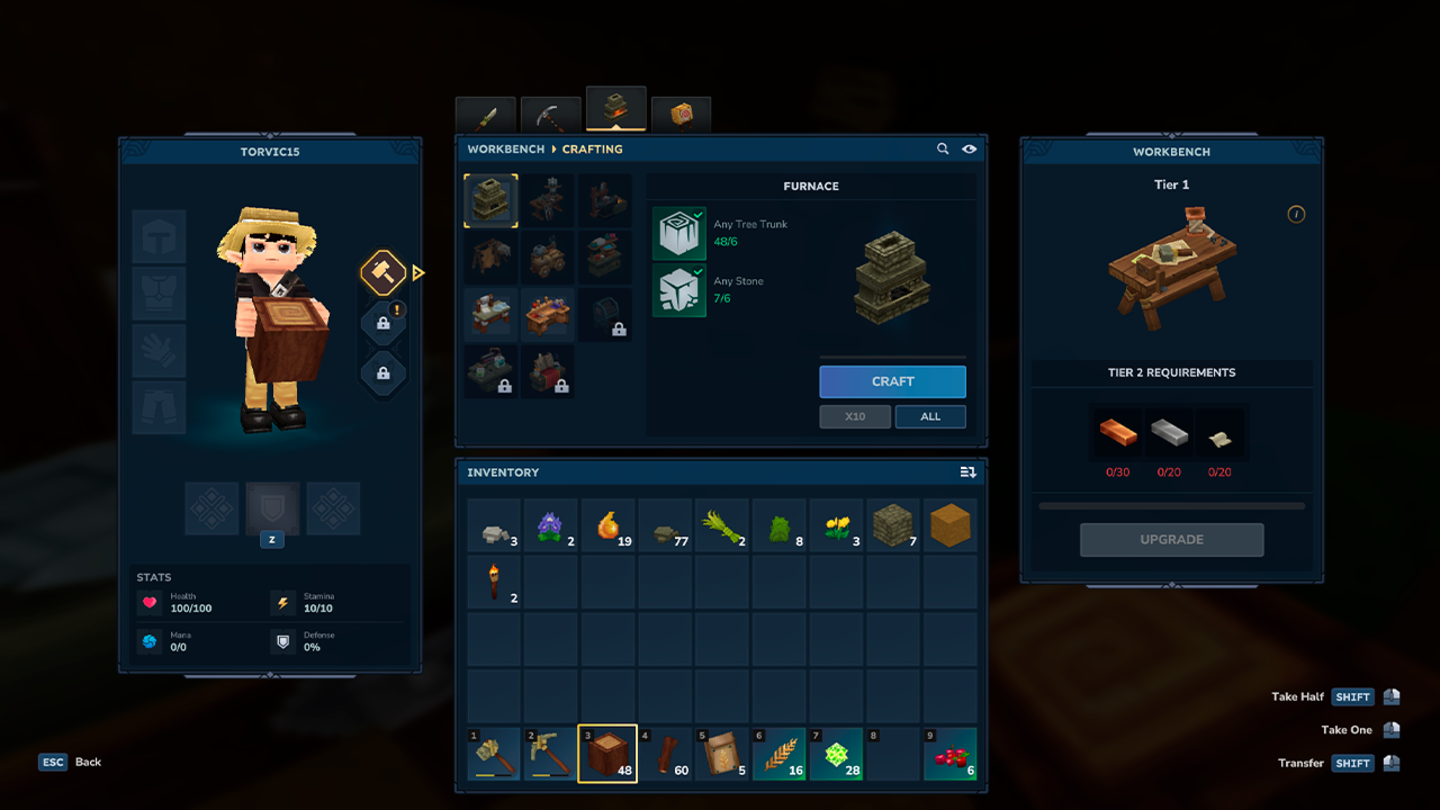Pick the orange flame item stack of 19
The width and height of the screenshot is (1440, 810).
(x=607, y=526)
